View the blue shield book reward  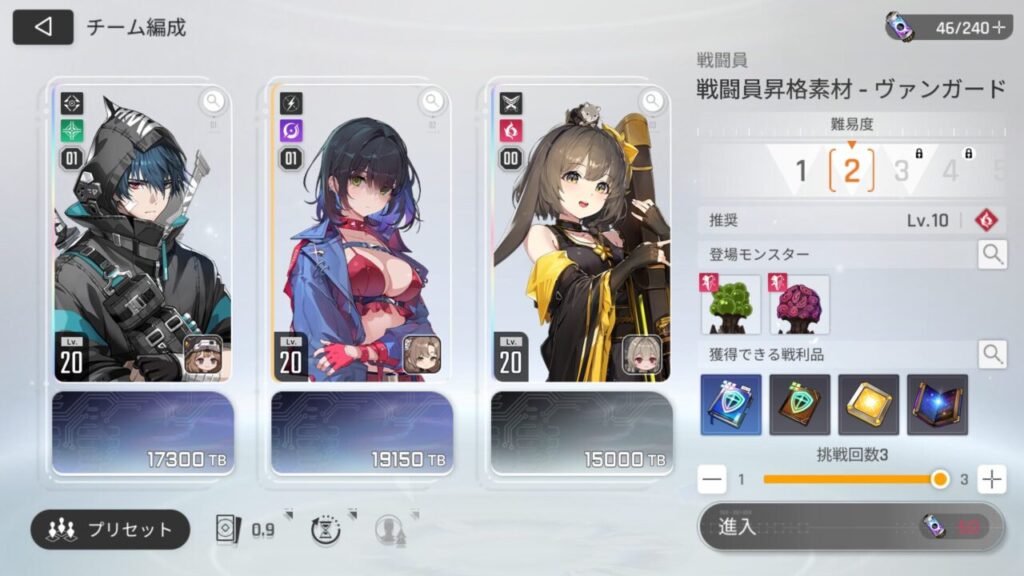(x=731, y=405)
